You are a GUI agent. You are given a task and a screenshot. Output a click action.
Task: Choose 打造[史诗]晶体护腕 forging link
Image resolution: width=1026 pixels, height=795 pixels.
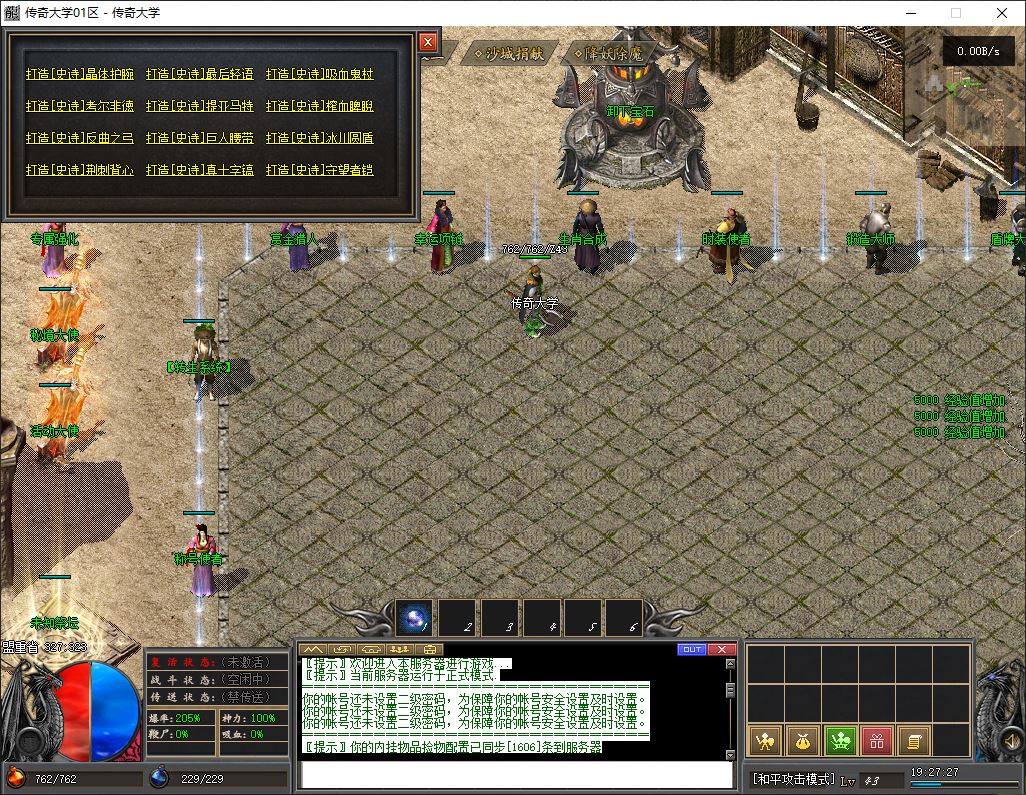pos(79,74)
